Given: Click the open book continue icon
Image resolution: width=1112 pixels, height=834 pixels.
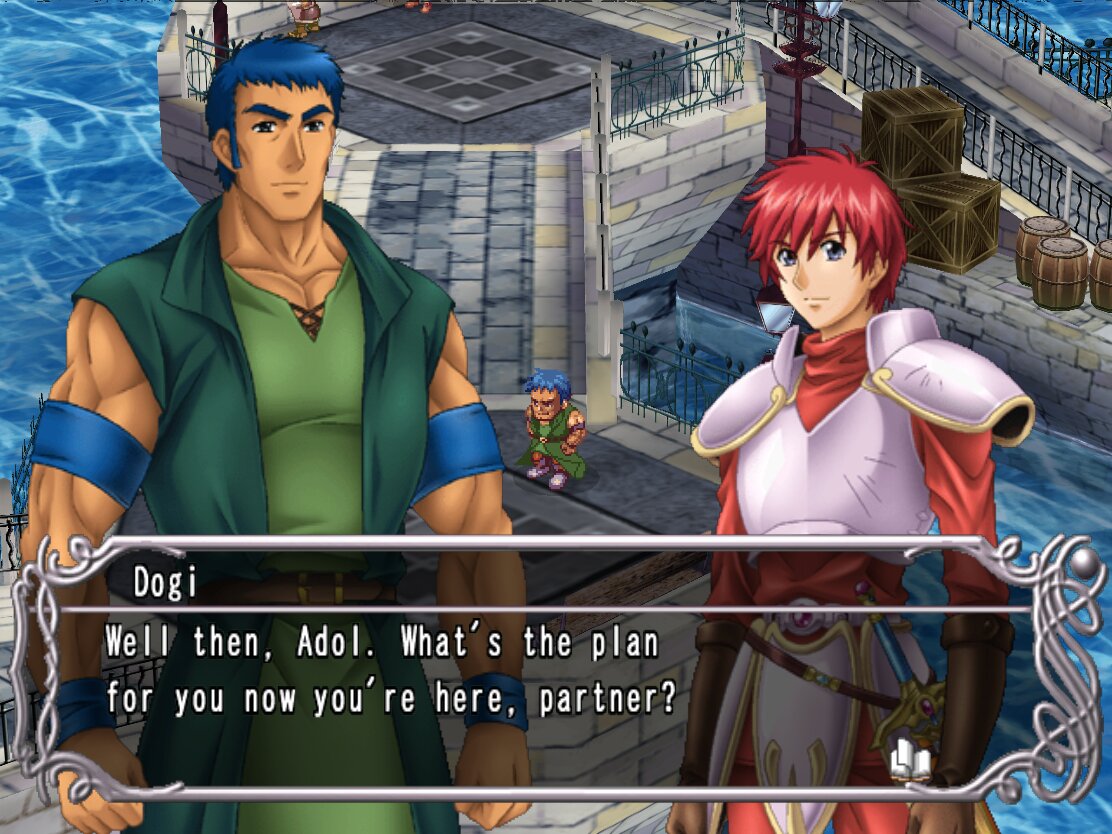Looking at the screenshot, I should point(910,763).
